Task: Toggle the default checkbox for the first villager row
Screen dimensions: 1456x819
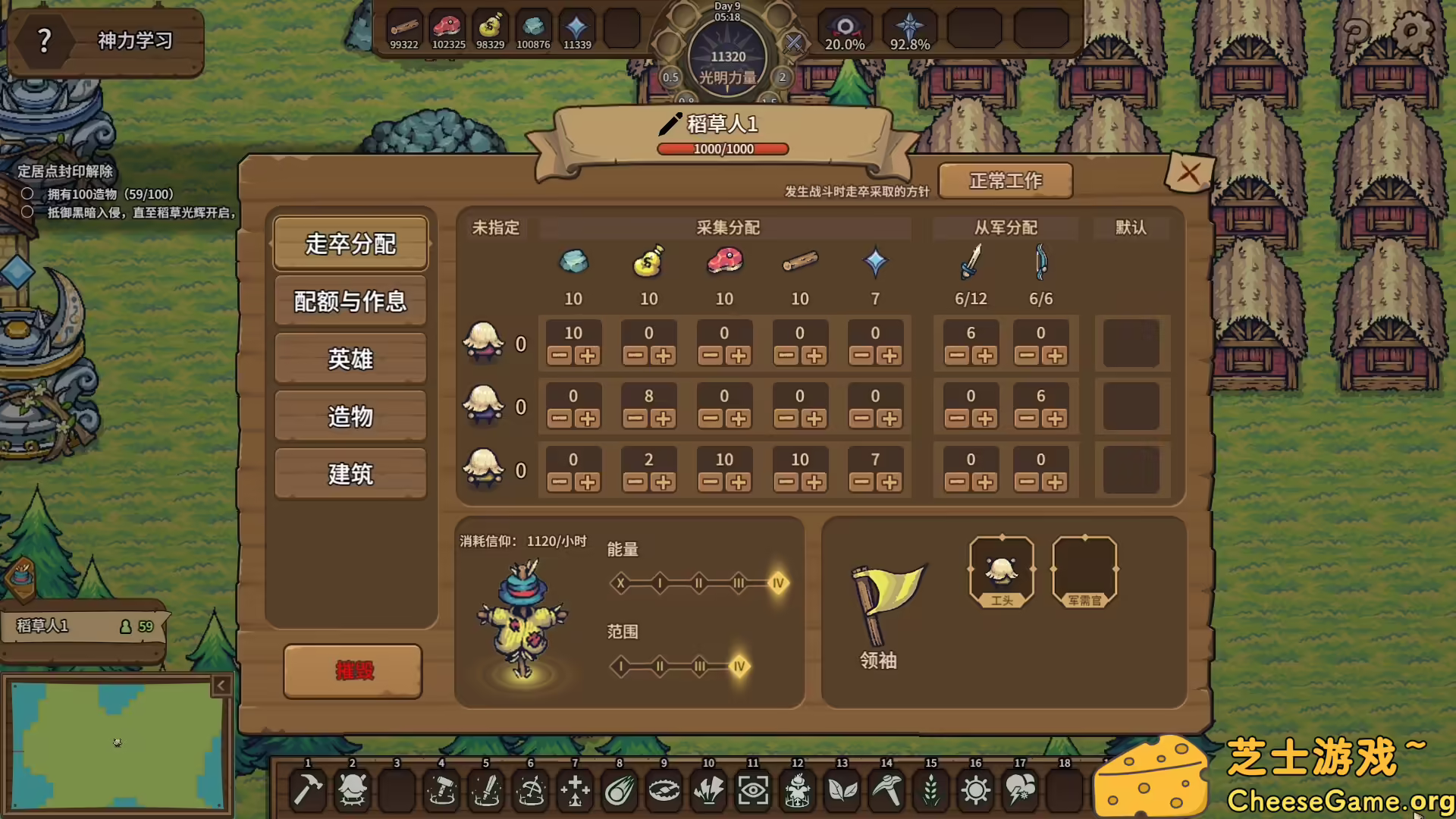Action: (x=1131, y=344)
